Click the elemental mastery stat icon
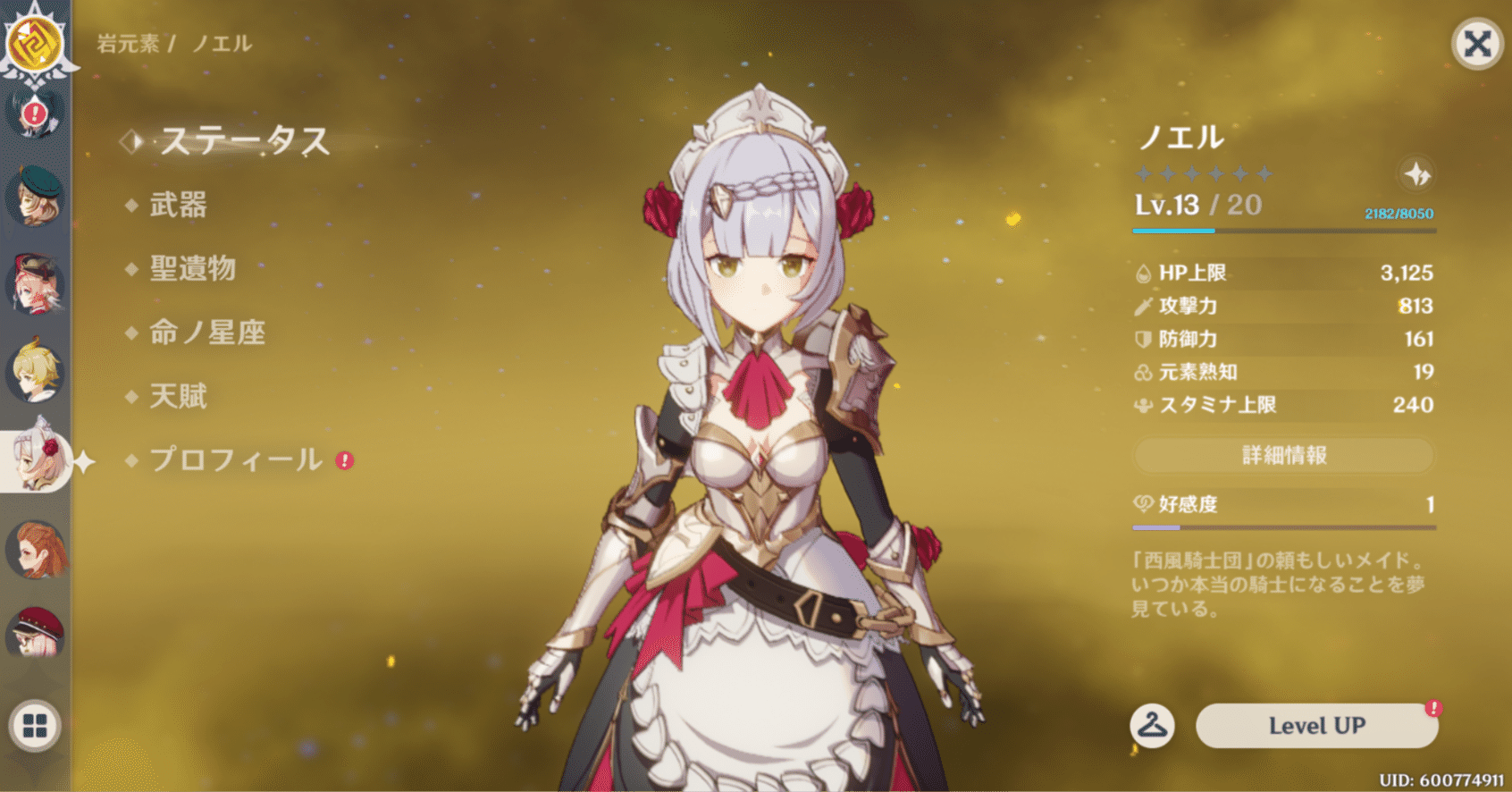The image size is (1512, 792). [x=1146, y=372]
